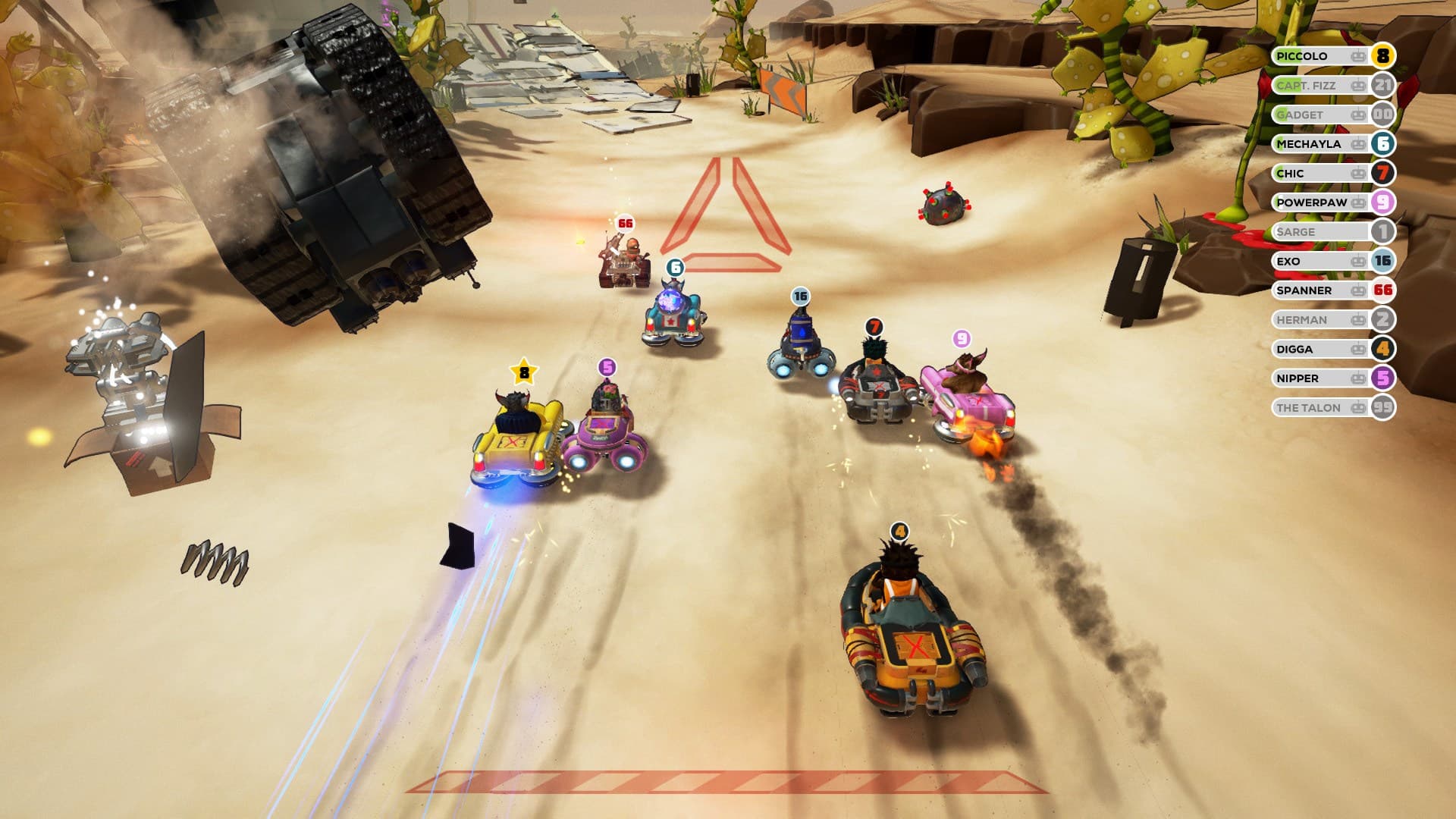Click the robot icon beside NIPPER
1456x819 pixels.
[1357, 378]
